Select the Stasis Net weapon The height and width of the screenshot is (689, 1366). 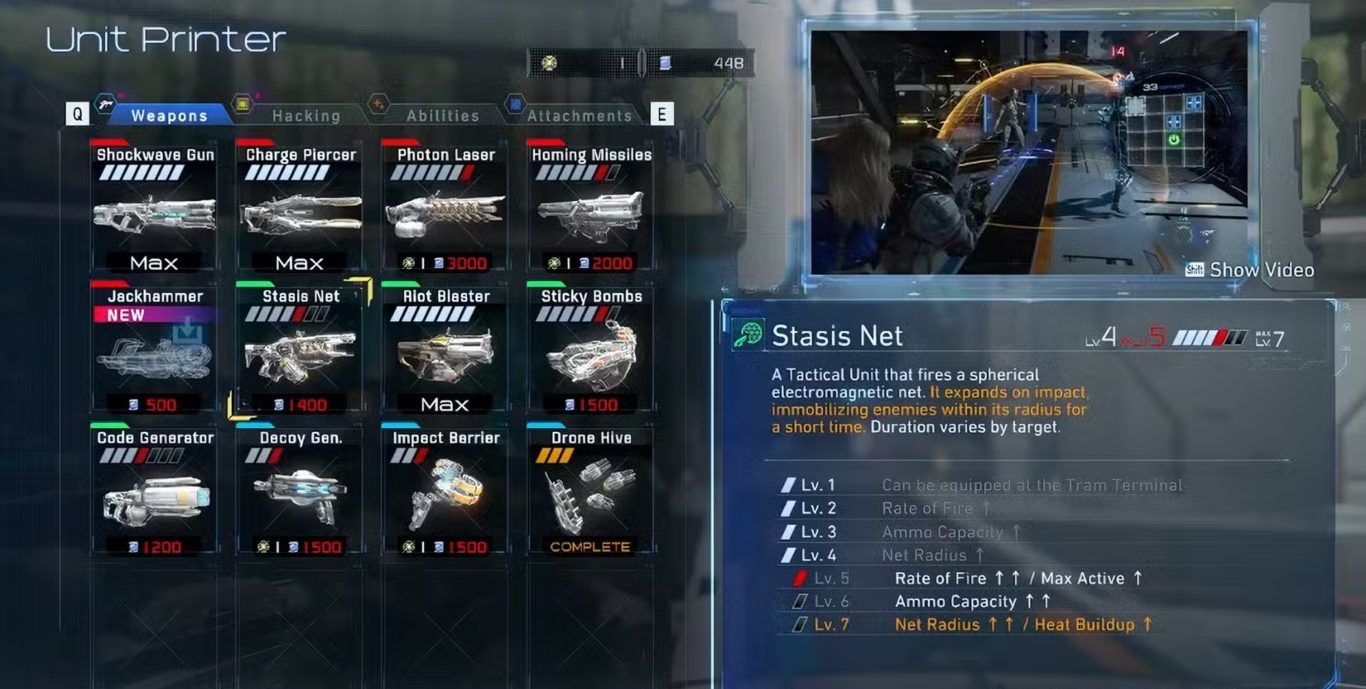300,350
